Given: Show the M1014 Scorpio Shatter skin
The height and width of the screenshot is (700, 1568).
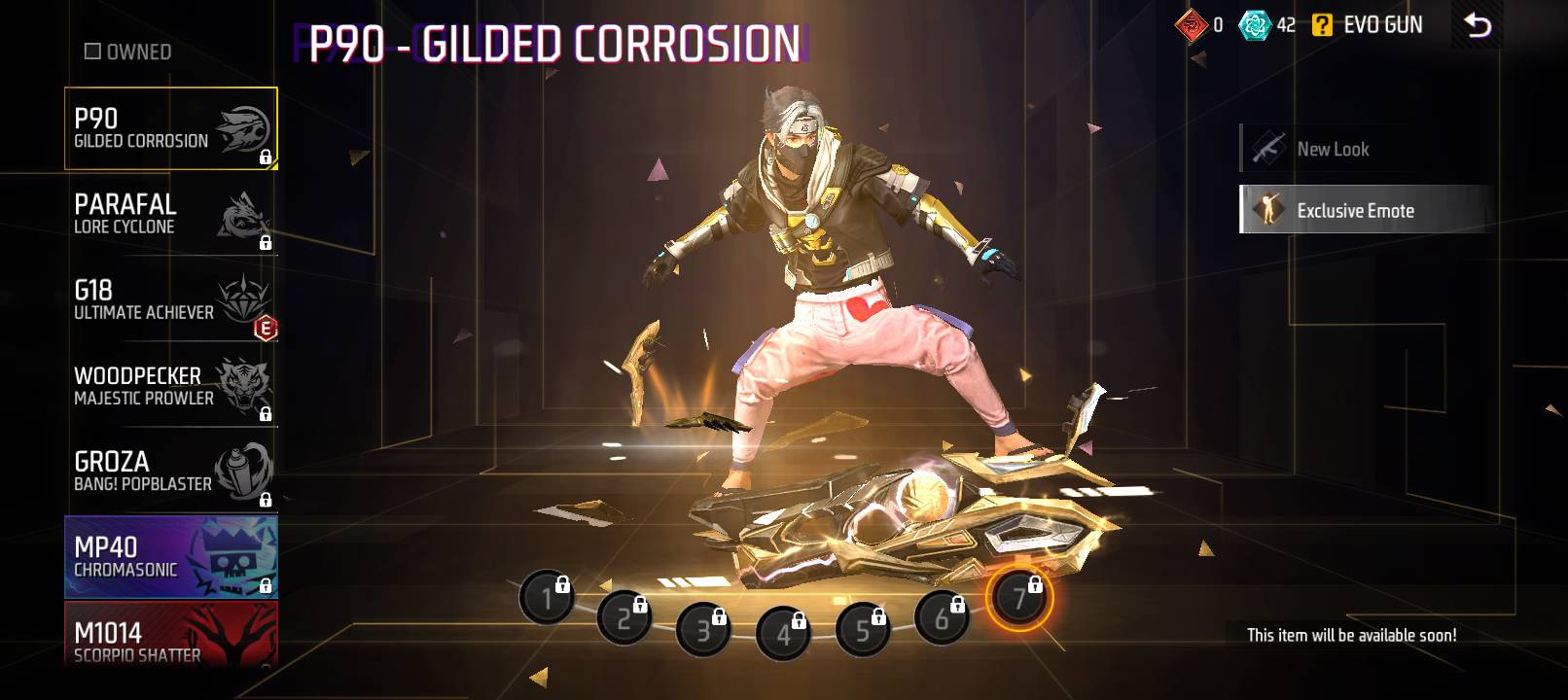Looking at the screenshot, I should click(170, 637).
